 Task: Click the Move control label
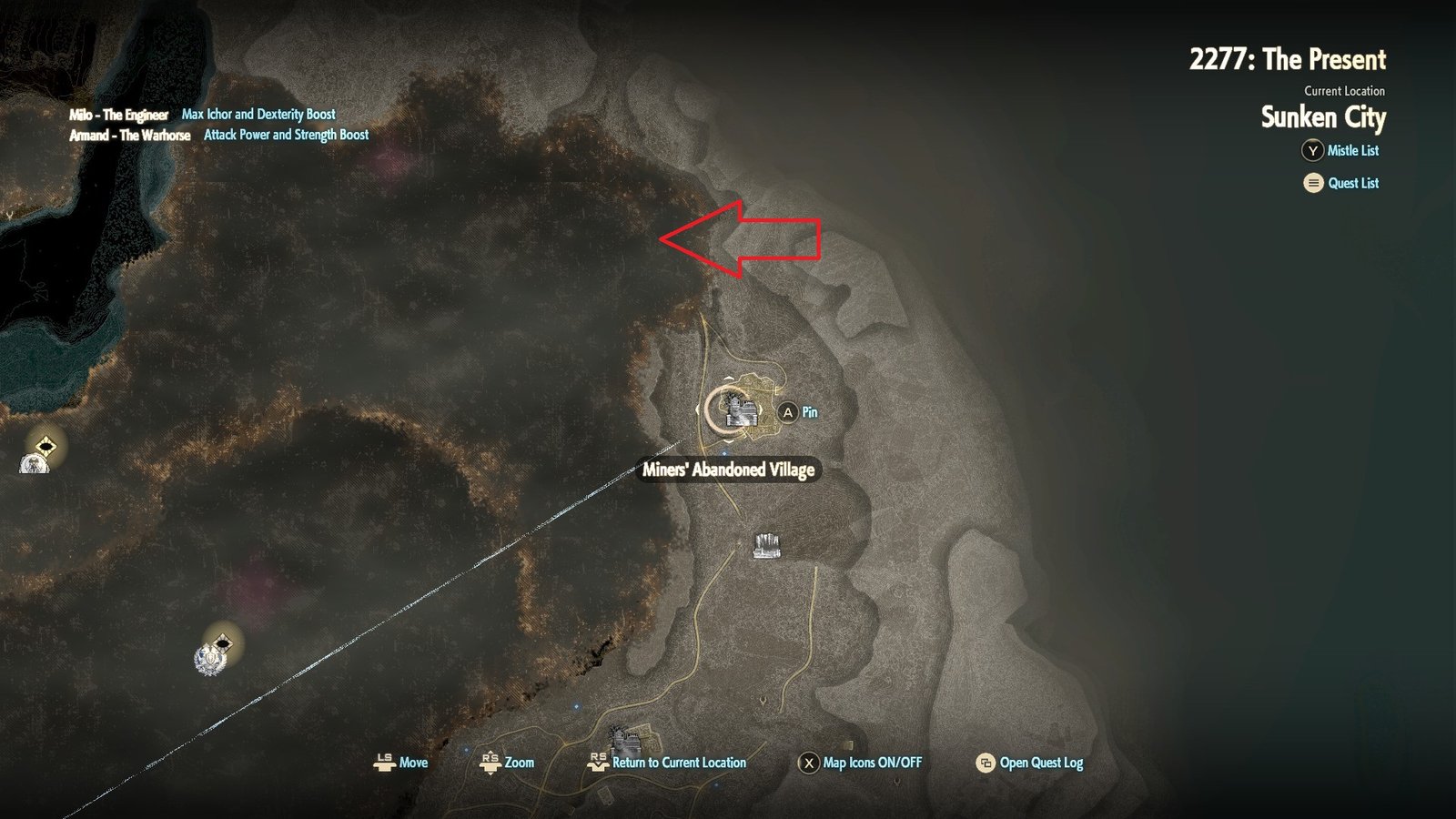tap(412, 763)
